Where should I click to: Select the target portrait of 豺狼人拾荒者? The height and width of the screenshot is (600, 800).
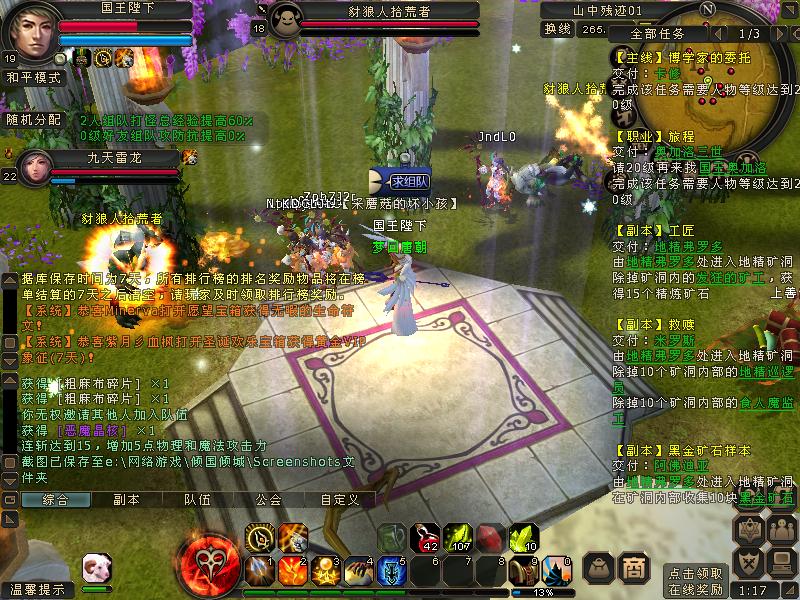click(x=287, y=20)
